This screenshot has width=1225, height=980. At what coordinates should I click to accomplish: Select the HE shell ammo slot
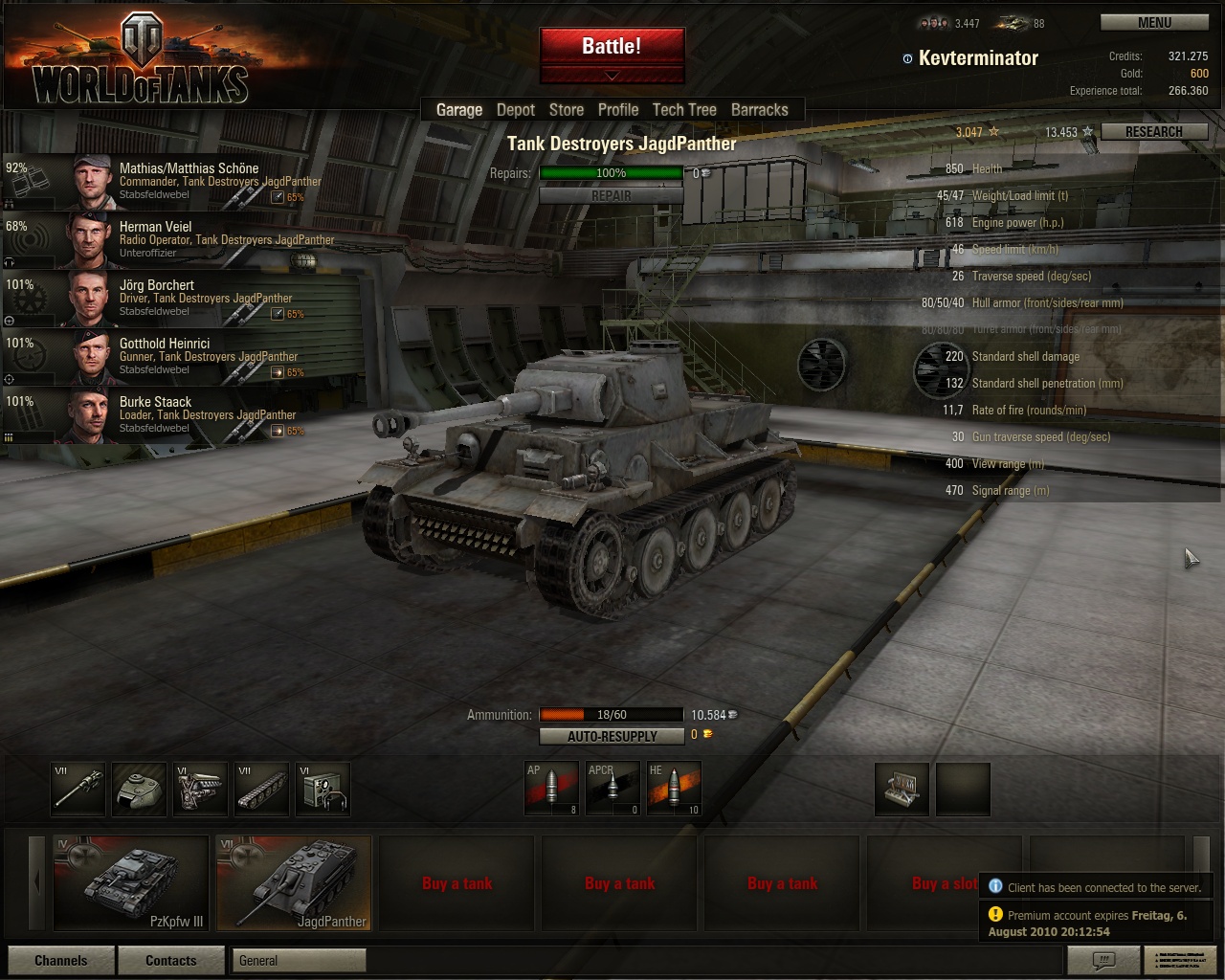coord(674,788)
